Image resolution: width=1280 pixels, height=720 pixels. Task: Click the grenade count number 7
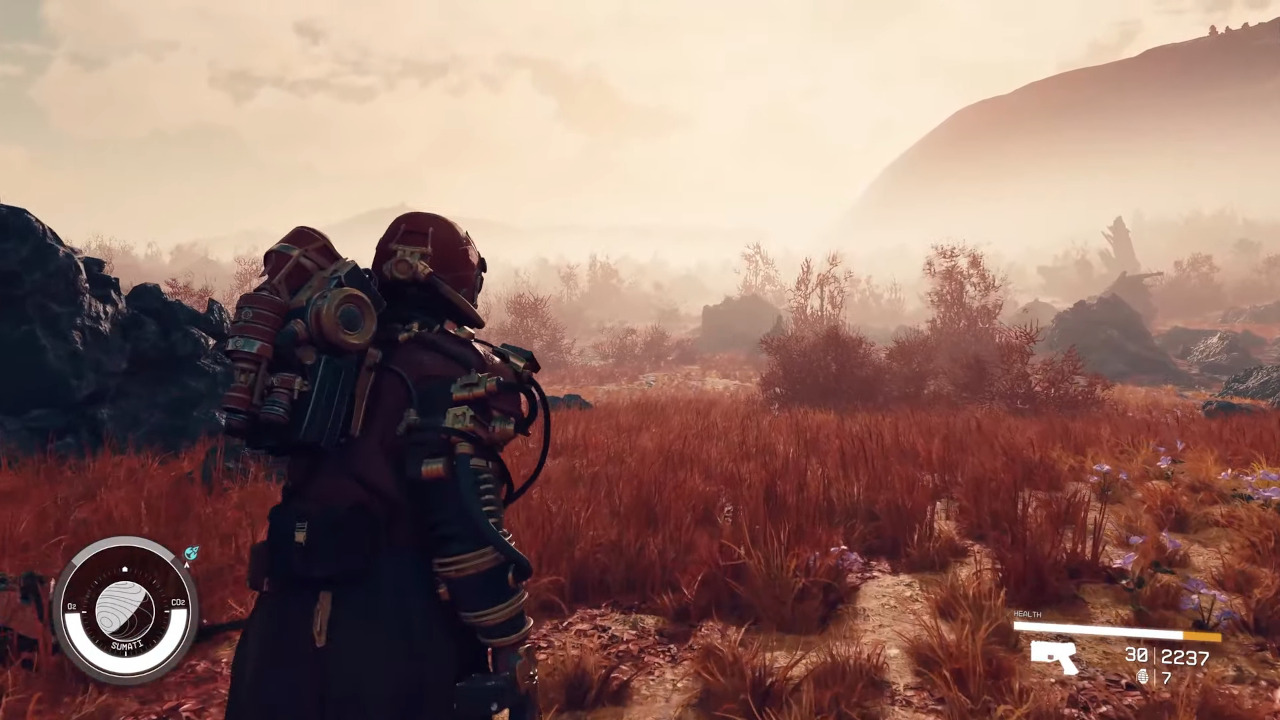pyautogui.click(x=1165, y=677)
